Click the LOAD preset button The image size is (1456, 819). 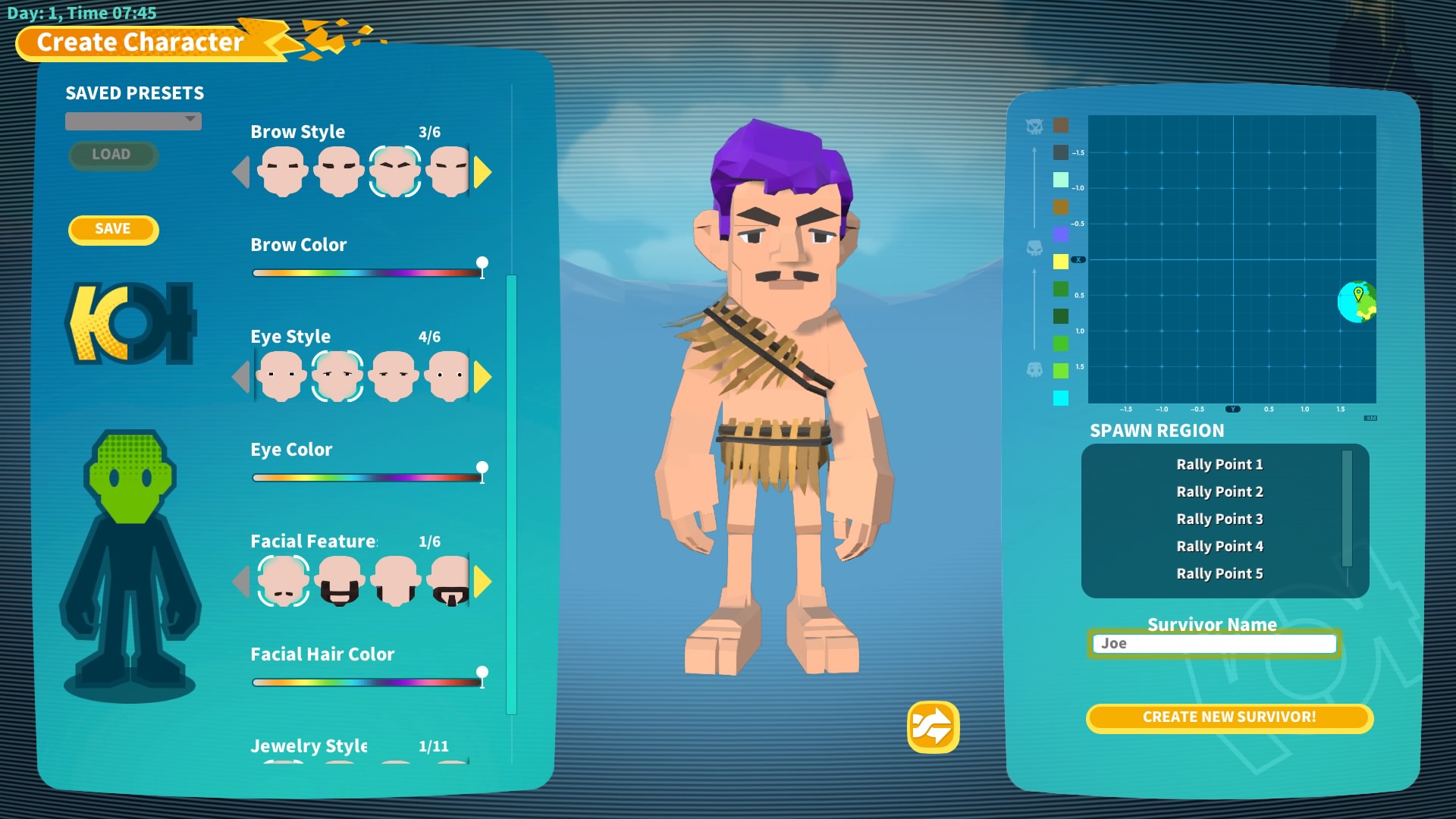[x=111, y=155]
